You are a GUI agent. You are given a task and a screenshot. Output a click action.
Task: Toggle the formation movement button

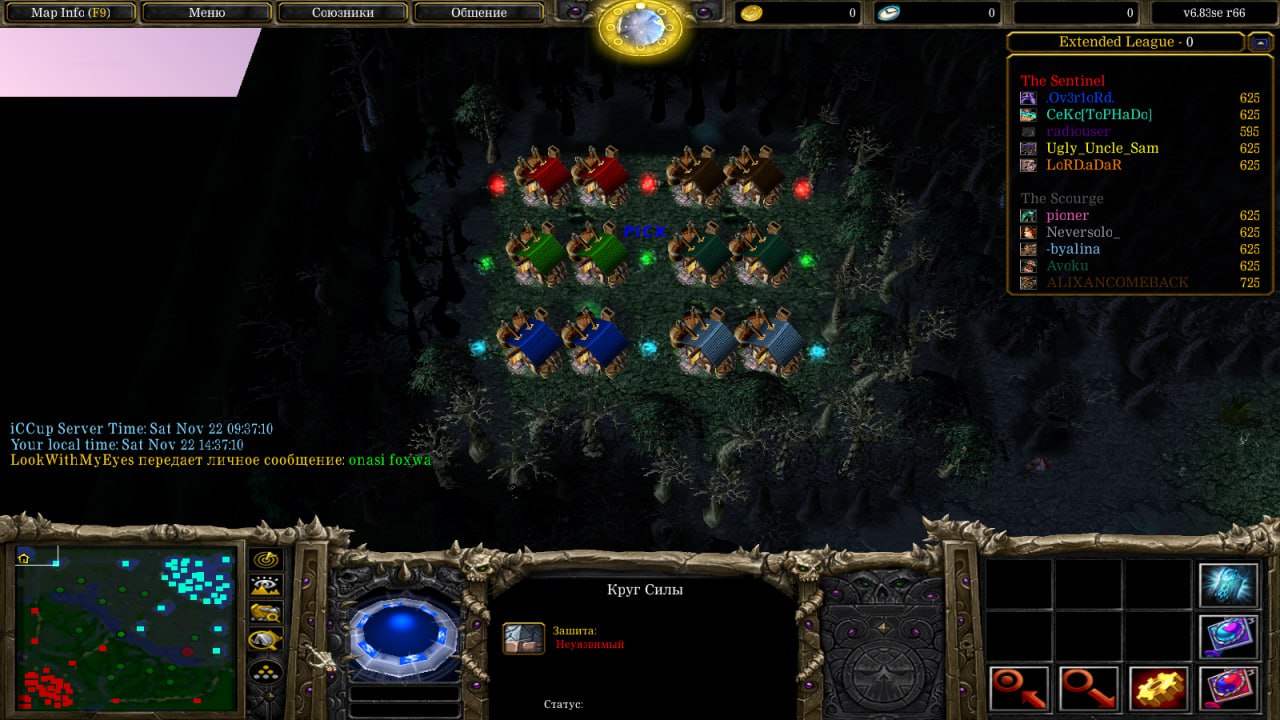pyautogui.click(x=266, y=671)
